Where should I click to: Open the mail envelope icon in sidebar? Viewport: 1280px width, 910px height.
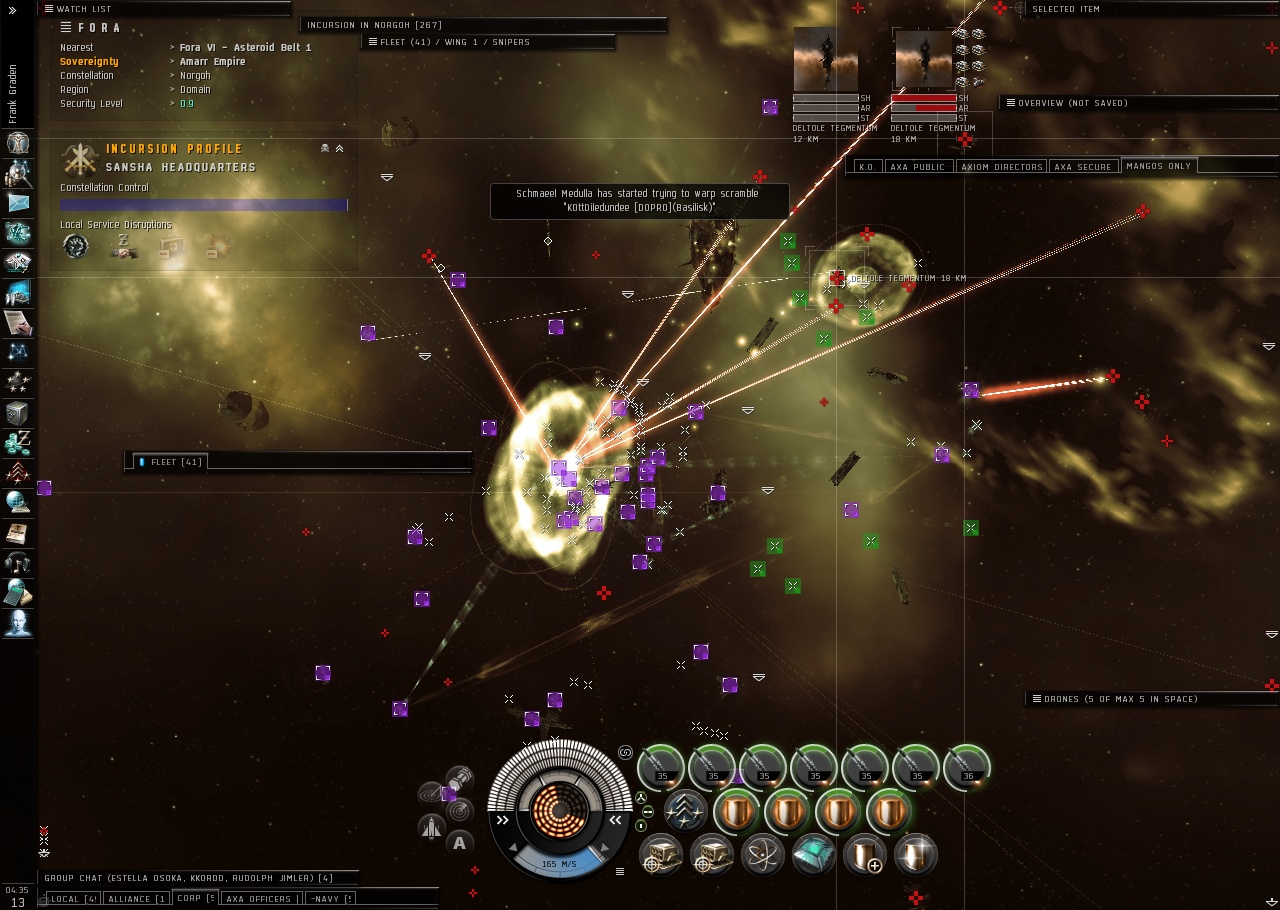coord(18,202)
